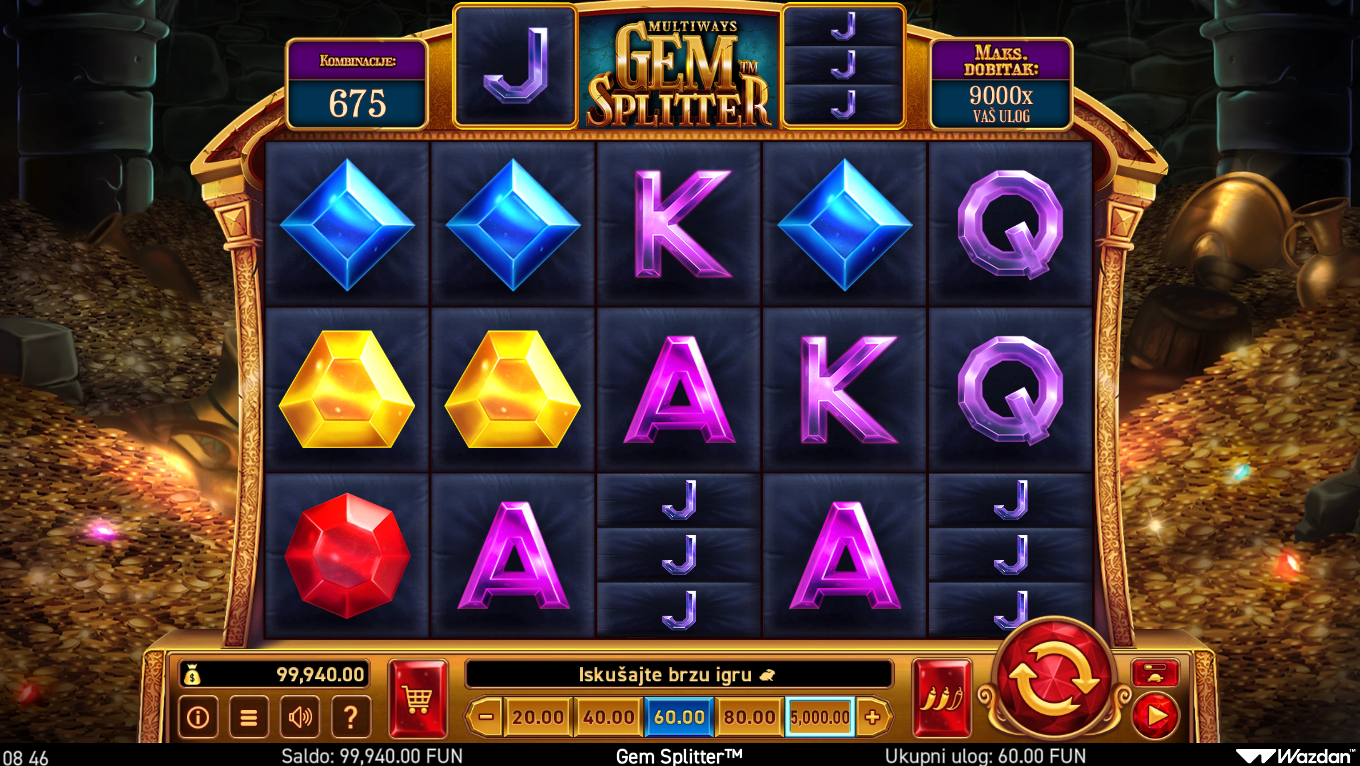Open the hamburger menu
This screenshot has width=1360, height=766.
(248, 716)
